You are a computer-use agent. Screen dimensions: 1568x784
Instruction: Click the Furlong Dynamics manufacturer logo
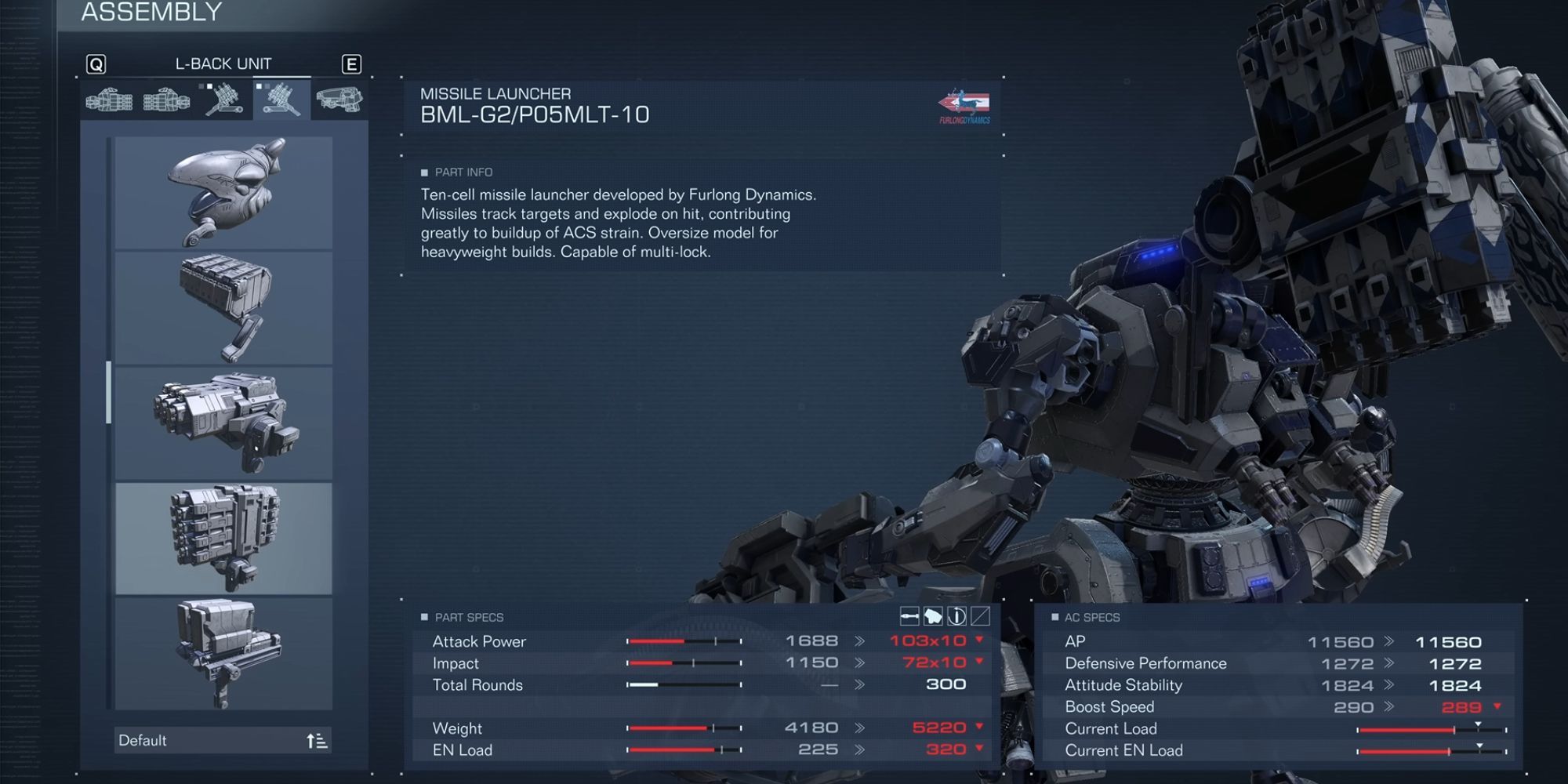(x=965, y=105)
